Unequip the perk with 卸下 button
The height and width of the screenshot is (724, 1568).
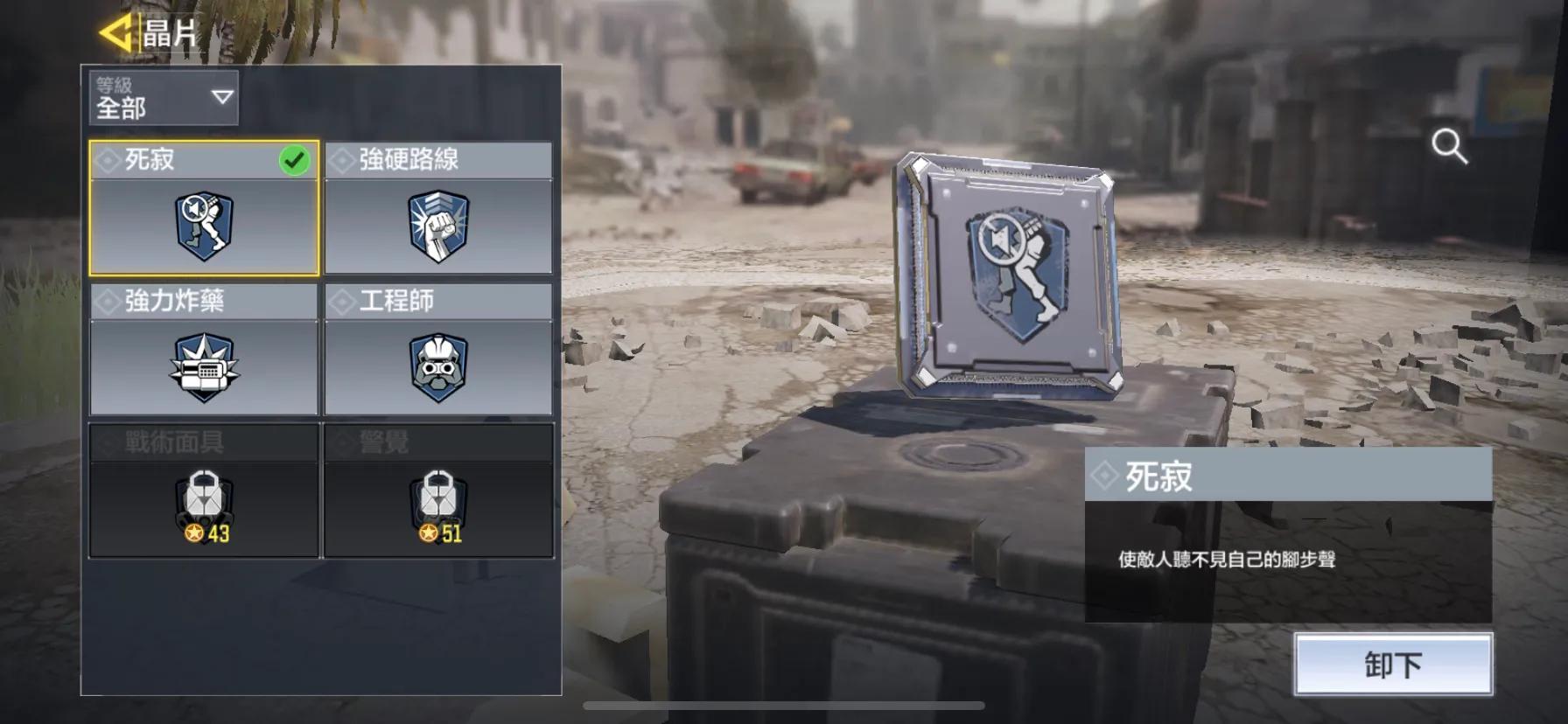pyautogui.click(x=1393, y=665)
